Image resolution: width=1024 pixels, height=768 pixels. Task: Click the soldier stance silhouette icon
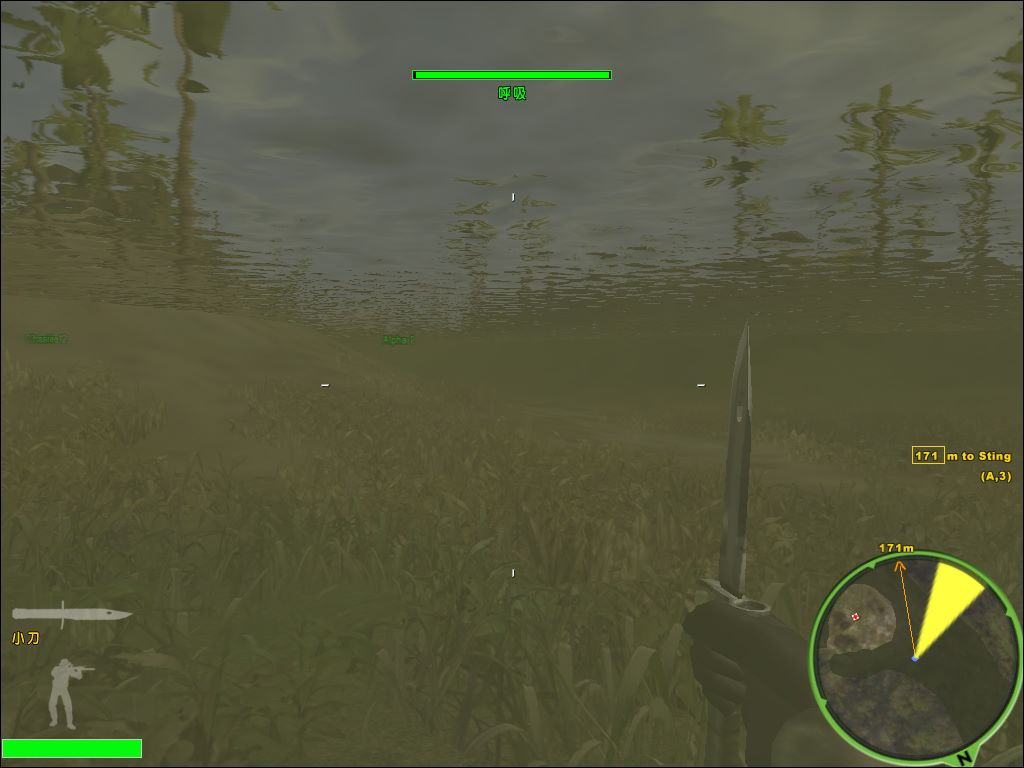click(x=66, y=693)
